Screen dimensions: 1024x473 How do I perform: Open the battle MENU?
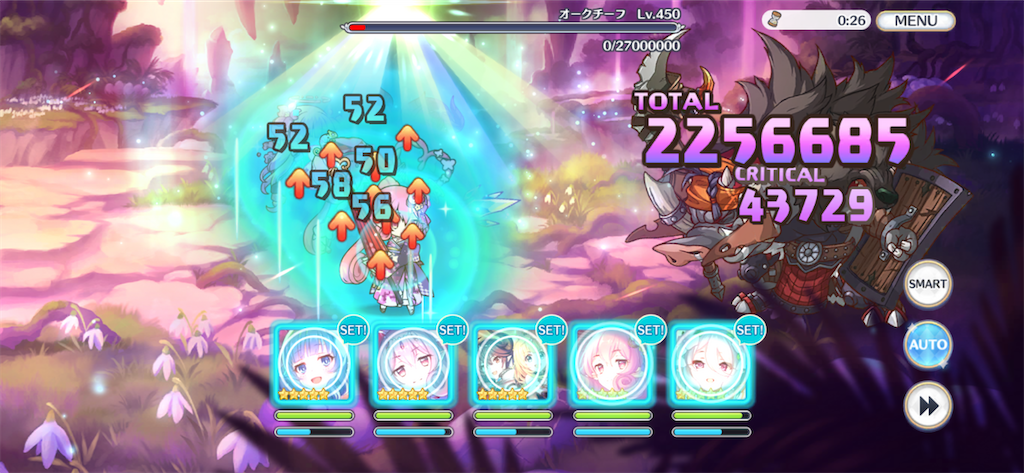click(x=915, y=20)
